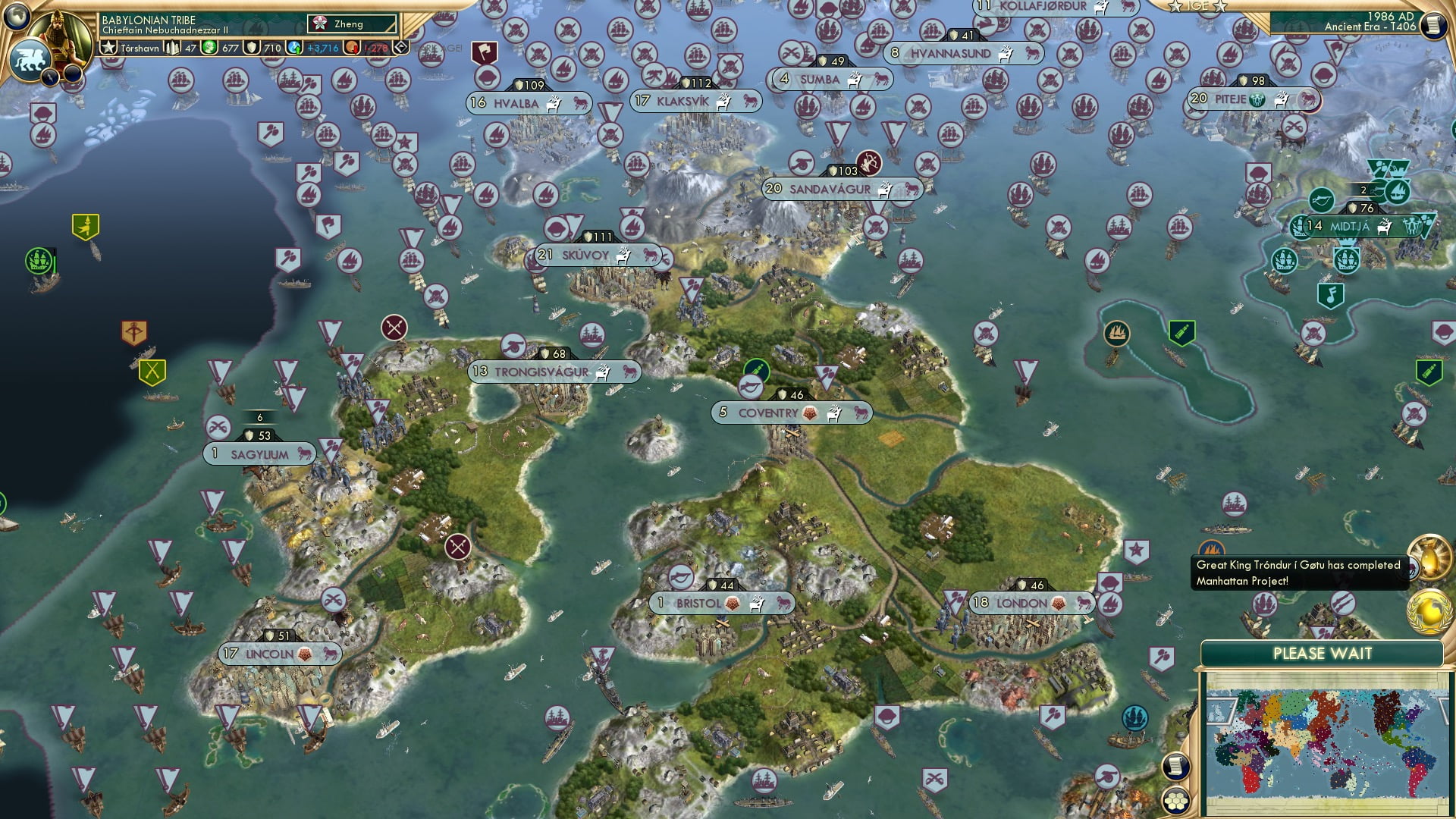Click the green science beaker icon

[209, 45]
